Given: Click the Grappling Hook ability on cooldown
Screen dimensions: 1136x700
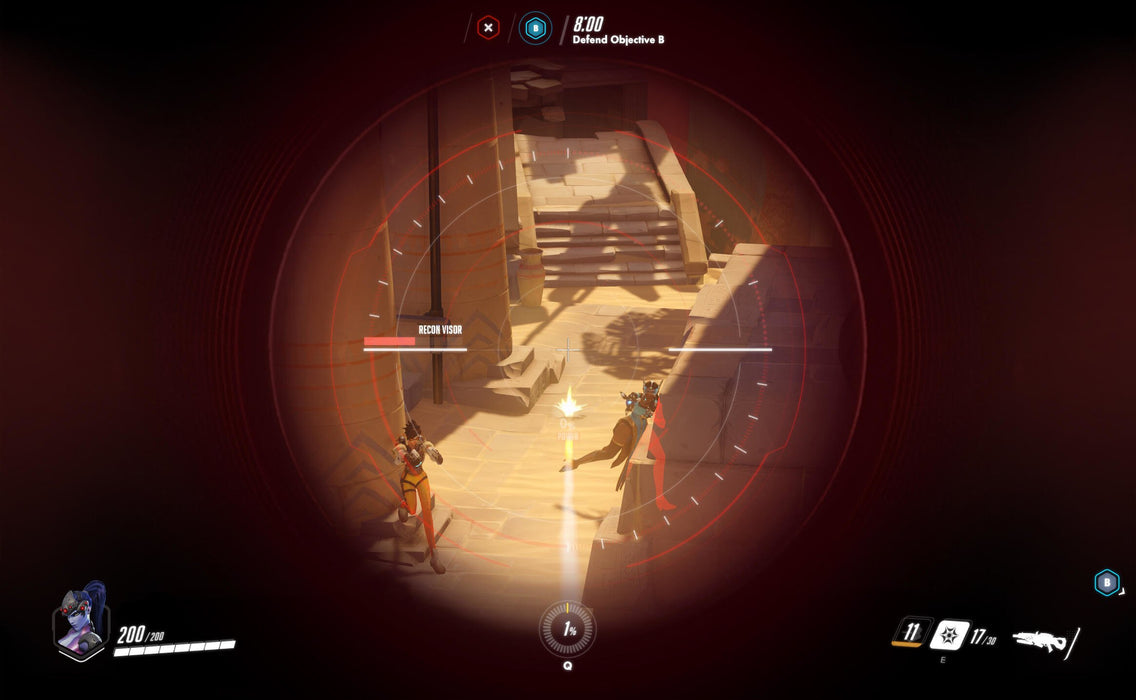Looking at the screenshot, I should pyautogui.click(x=911, y=632).
